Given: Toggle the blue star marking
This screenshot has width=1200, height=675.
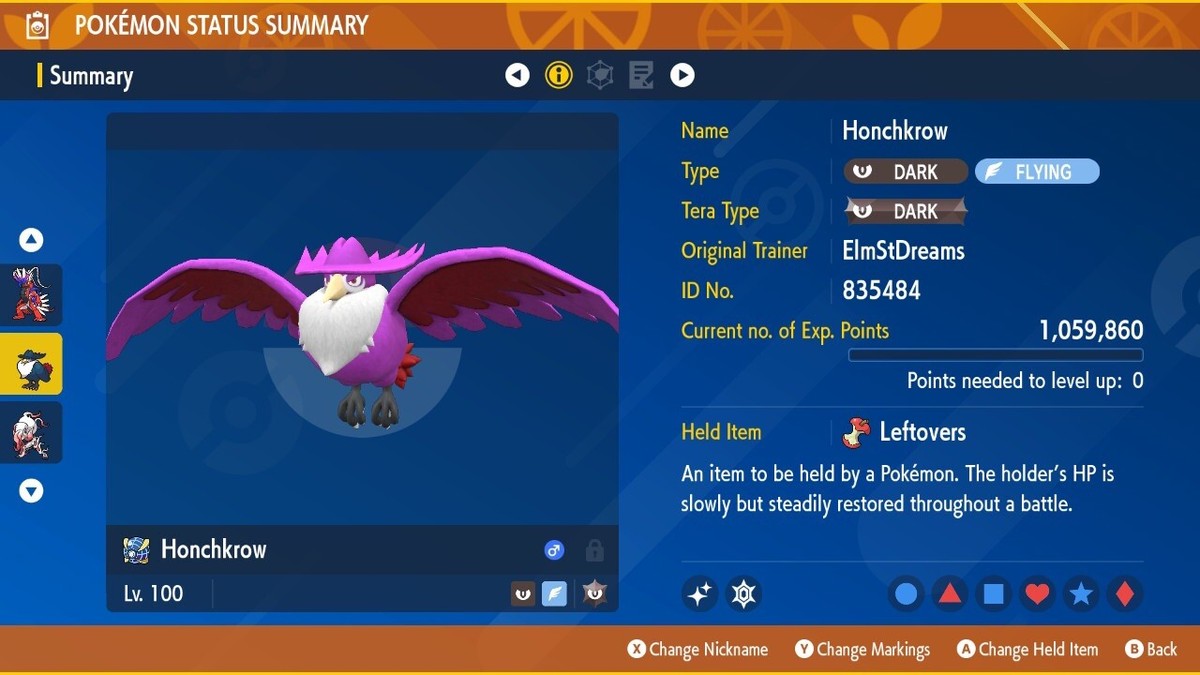Looking at the screenshot, I should tap(1080, 594).
